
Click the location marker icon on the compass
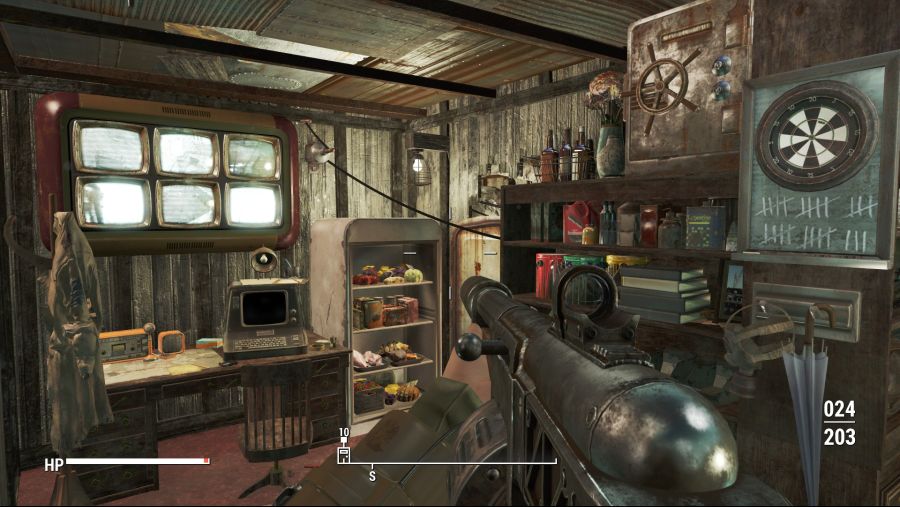point(343,454)
